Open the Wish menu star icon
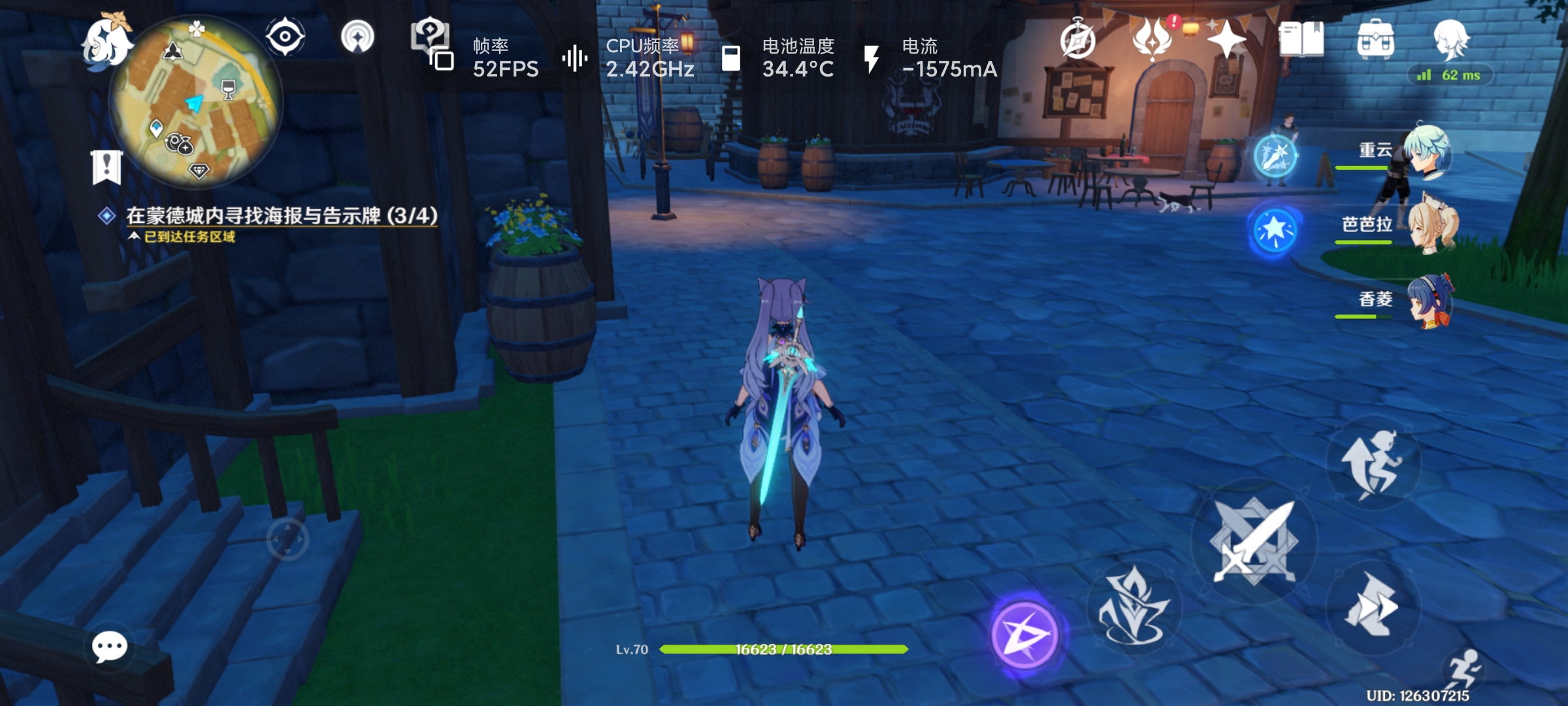 tap(1227, 41)
